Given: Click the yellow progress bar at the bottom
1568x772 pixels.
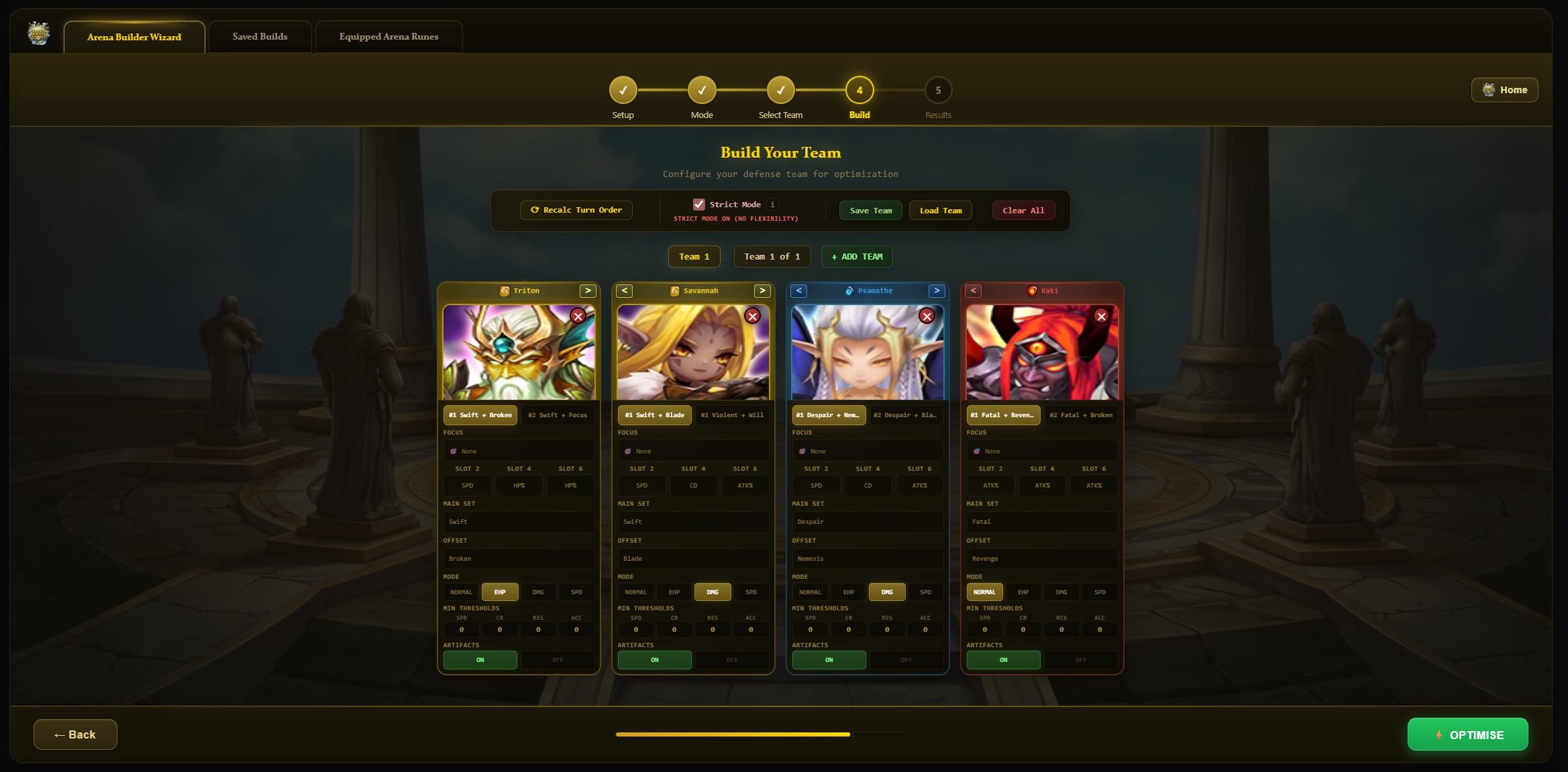Looking at the screenshot, I should (731, 734).
